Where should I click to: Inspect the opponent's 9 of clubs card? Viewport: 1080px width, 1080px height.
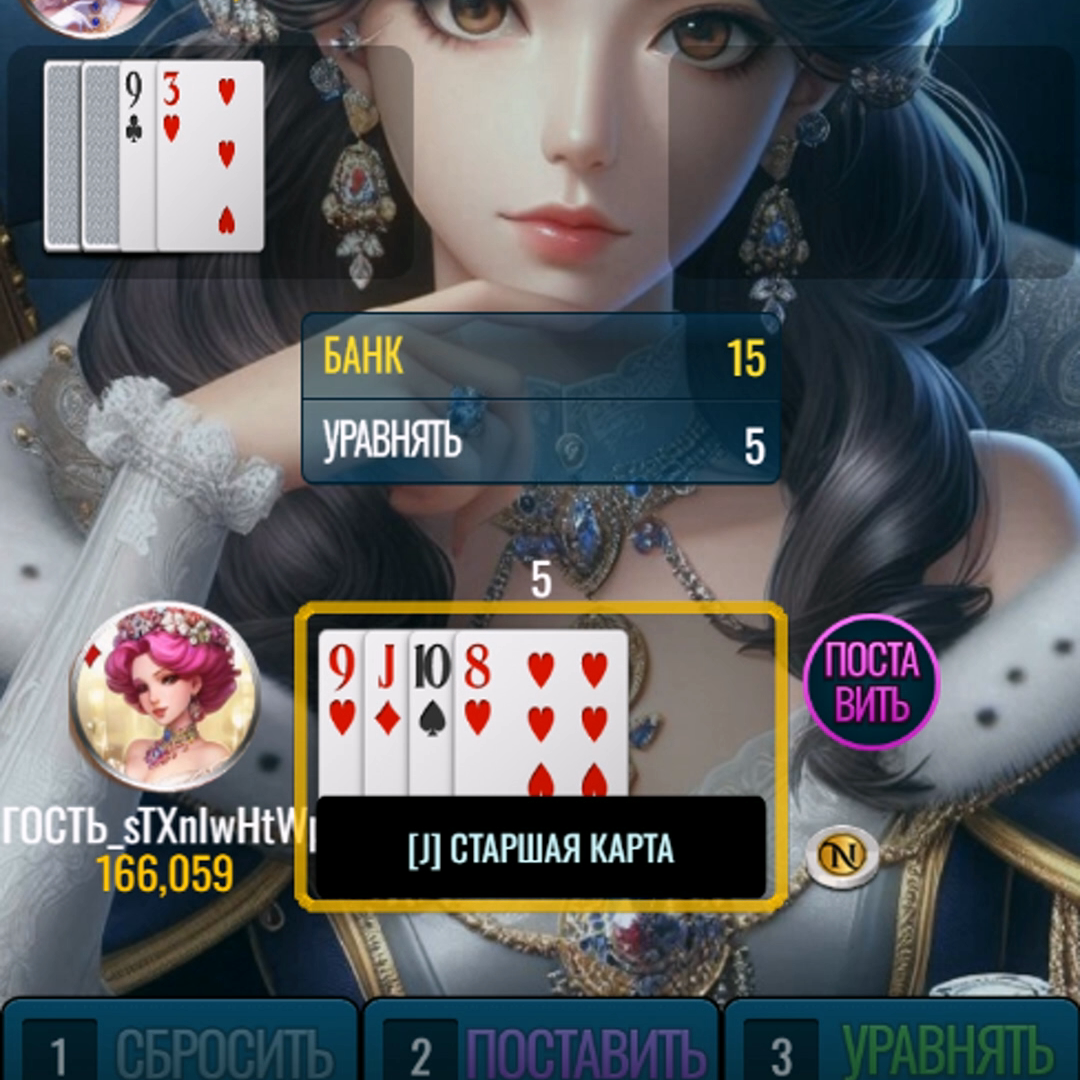[137, 155]
